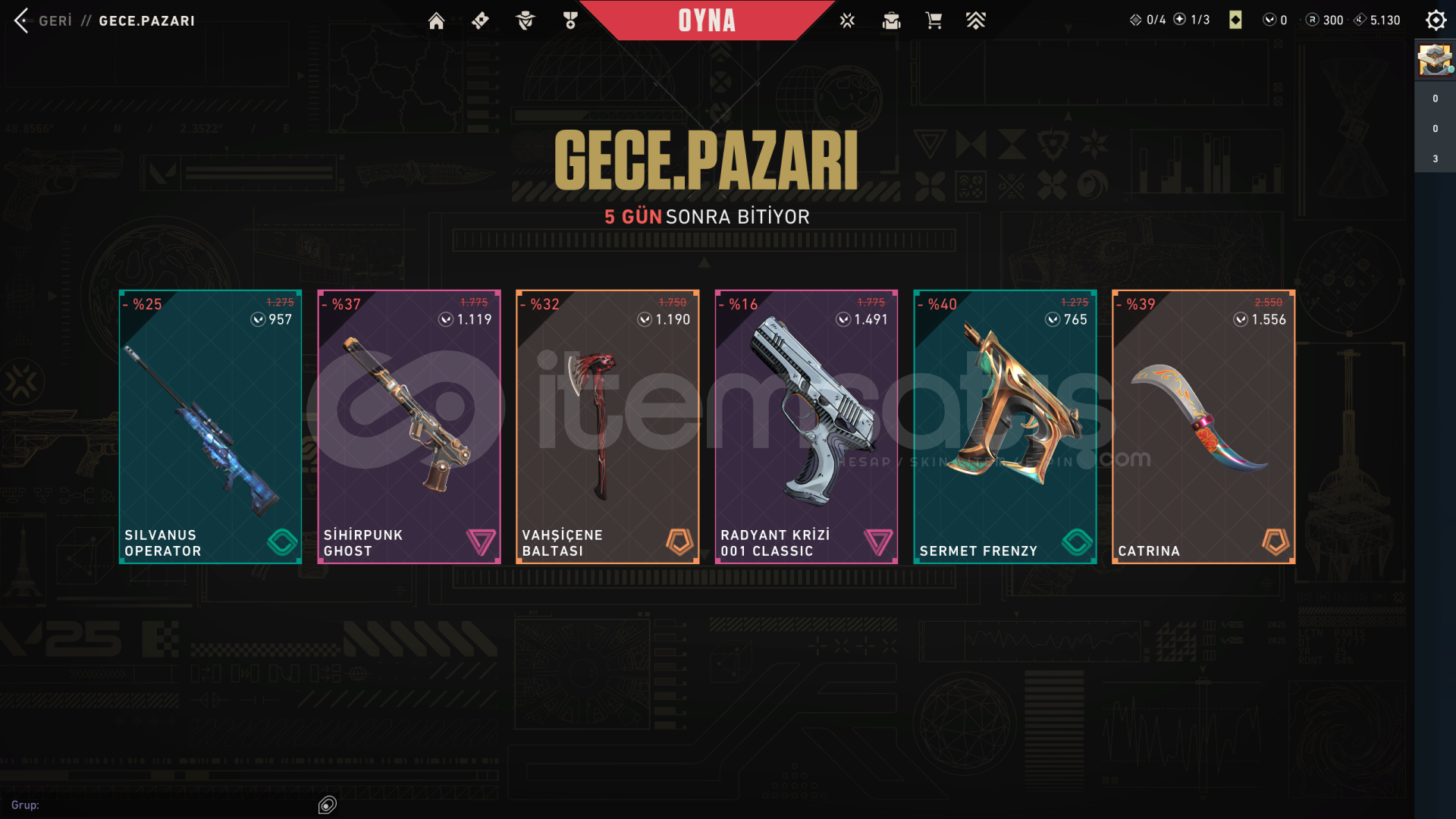This screenshot has width=1456, height=819.
Task: Open the medal icon in top bar
Action: (x=570, y=20)
